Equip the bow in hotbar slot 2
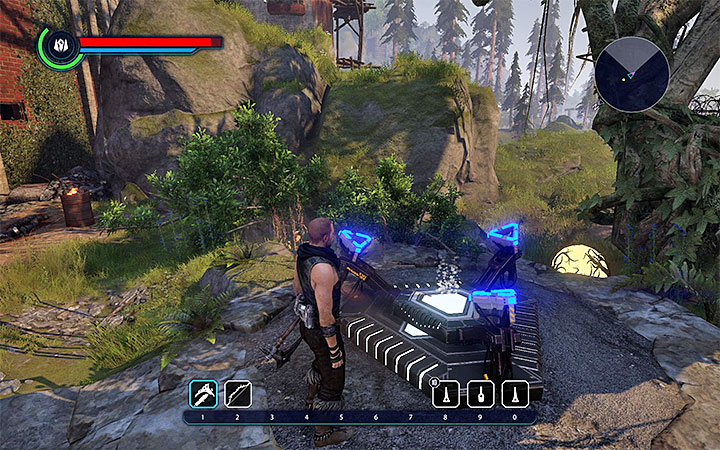The width and height of the screenshot is (720, 450). point(237,393)
